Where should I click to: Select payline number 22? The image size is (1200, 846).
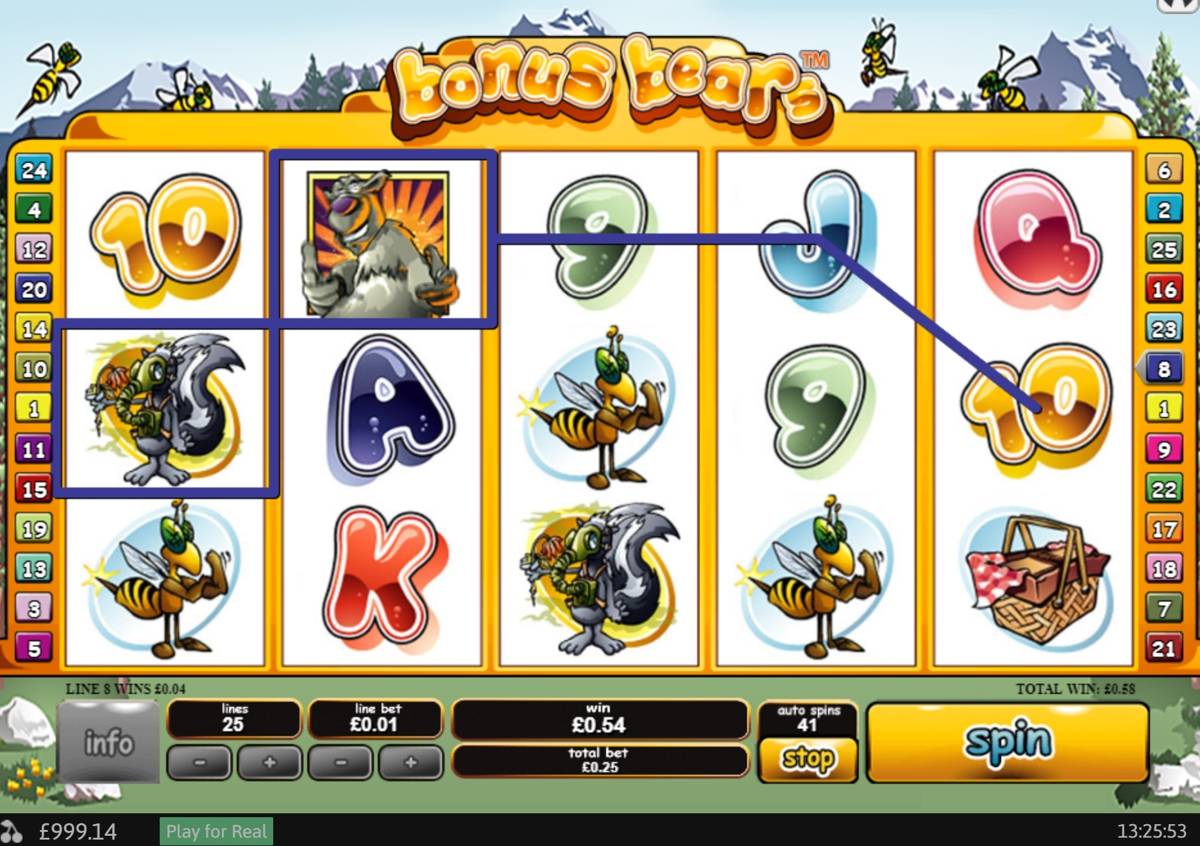[1164, 489]
